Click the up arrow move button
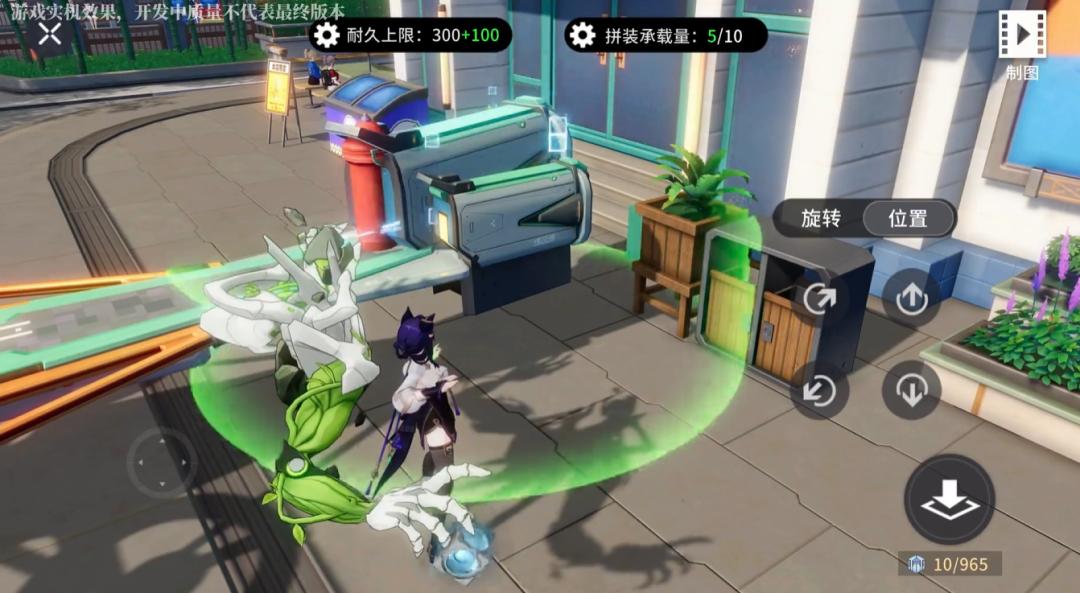This screenshot has height=593, width=1080. 911,298
